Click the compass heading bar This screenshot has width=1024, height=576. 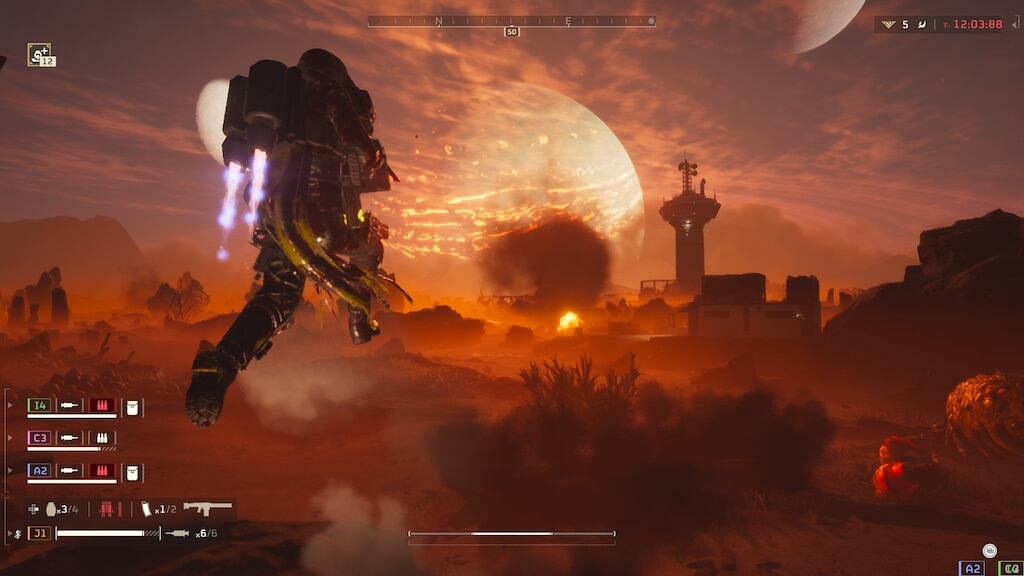pos(511,21)
